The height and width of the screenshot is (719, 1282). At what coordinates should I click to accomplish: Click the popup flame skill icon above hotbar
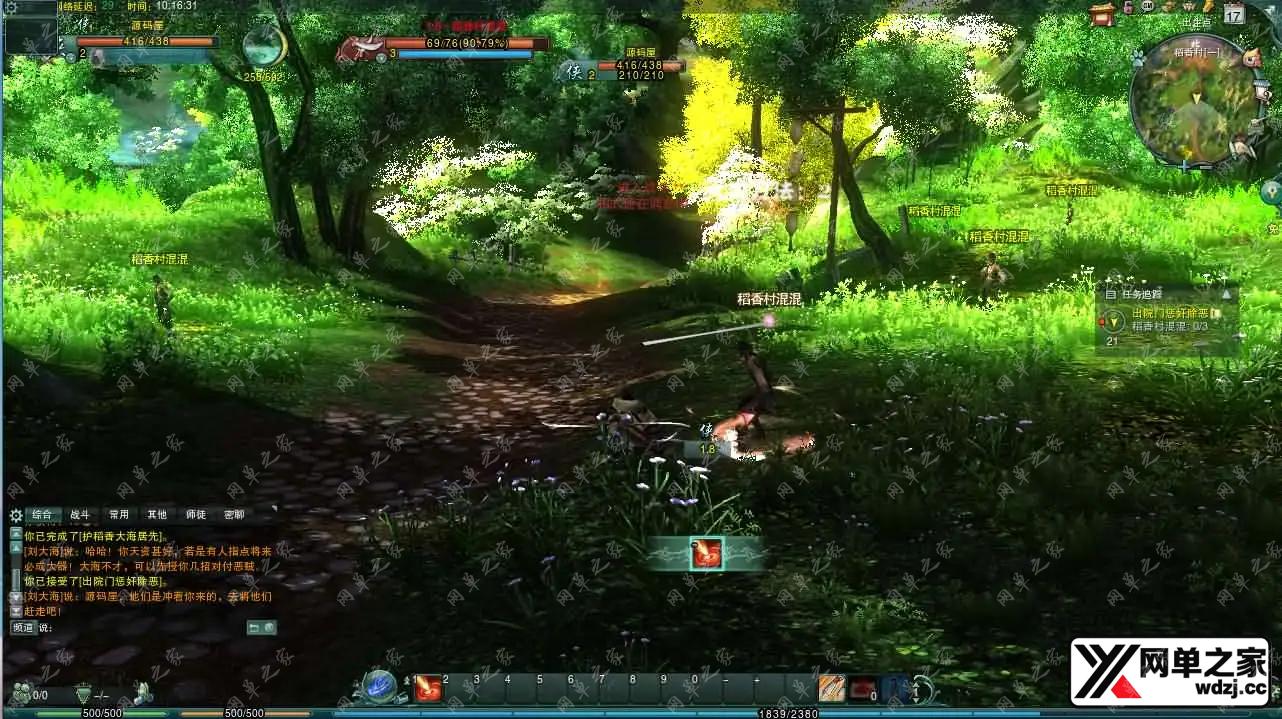(706, 553)
